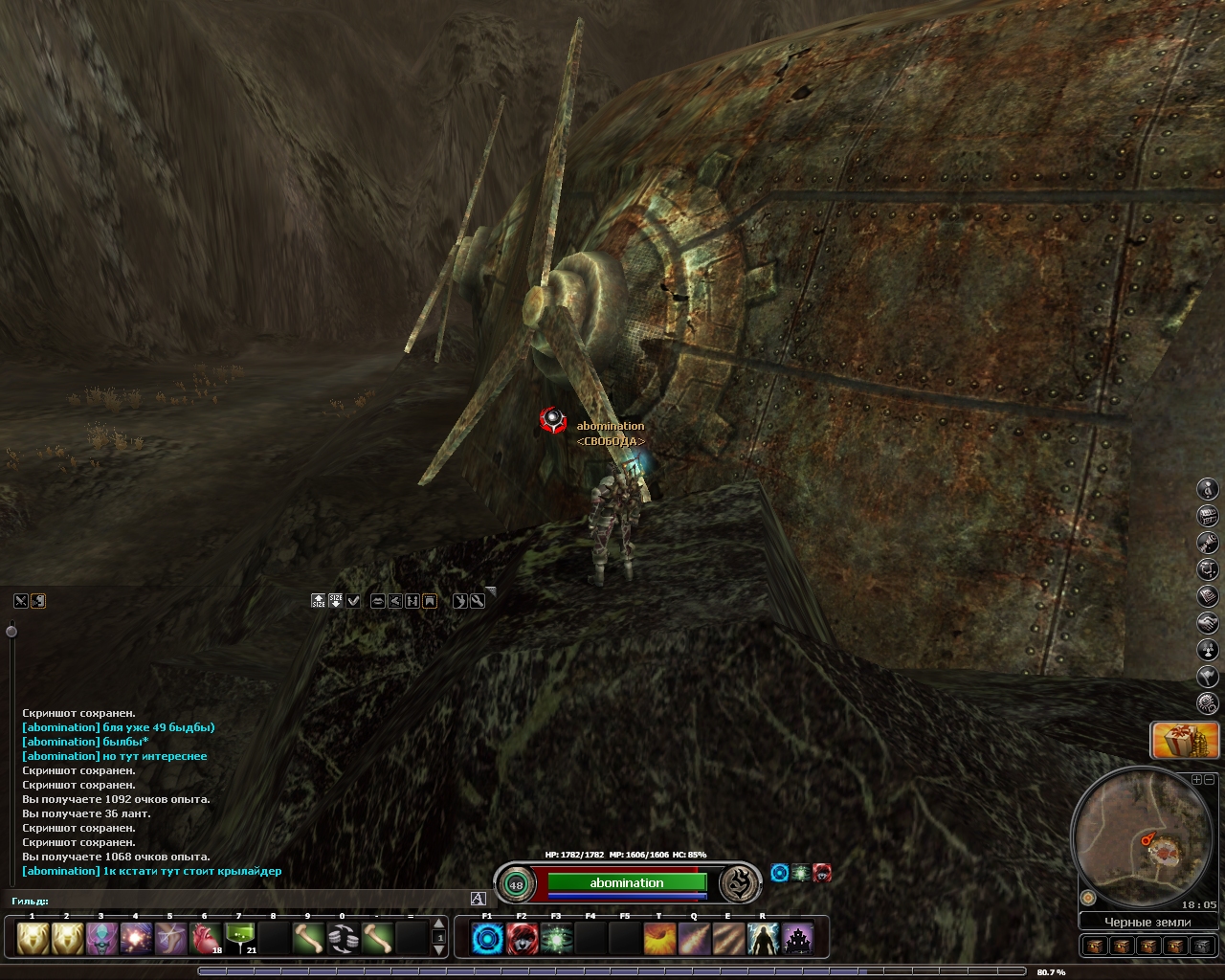Use the blue ring ability on F1
Screen dimensions: 1225x980
[x=487, y=939]
